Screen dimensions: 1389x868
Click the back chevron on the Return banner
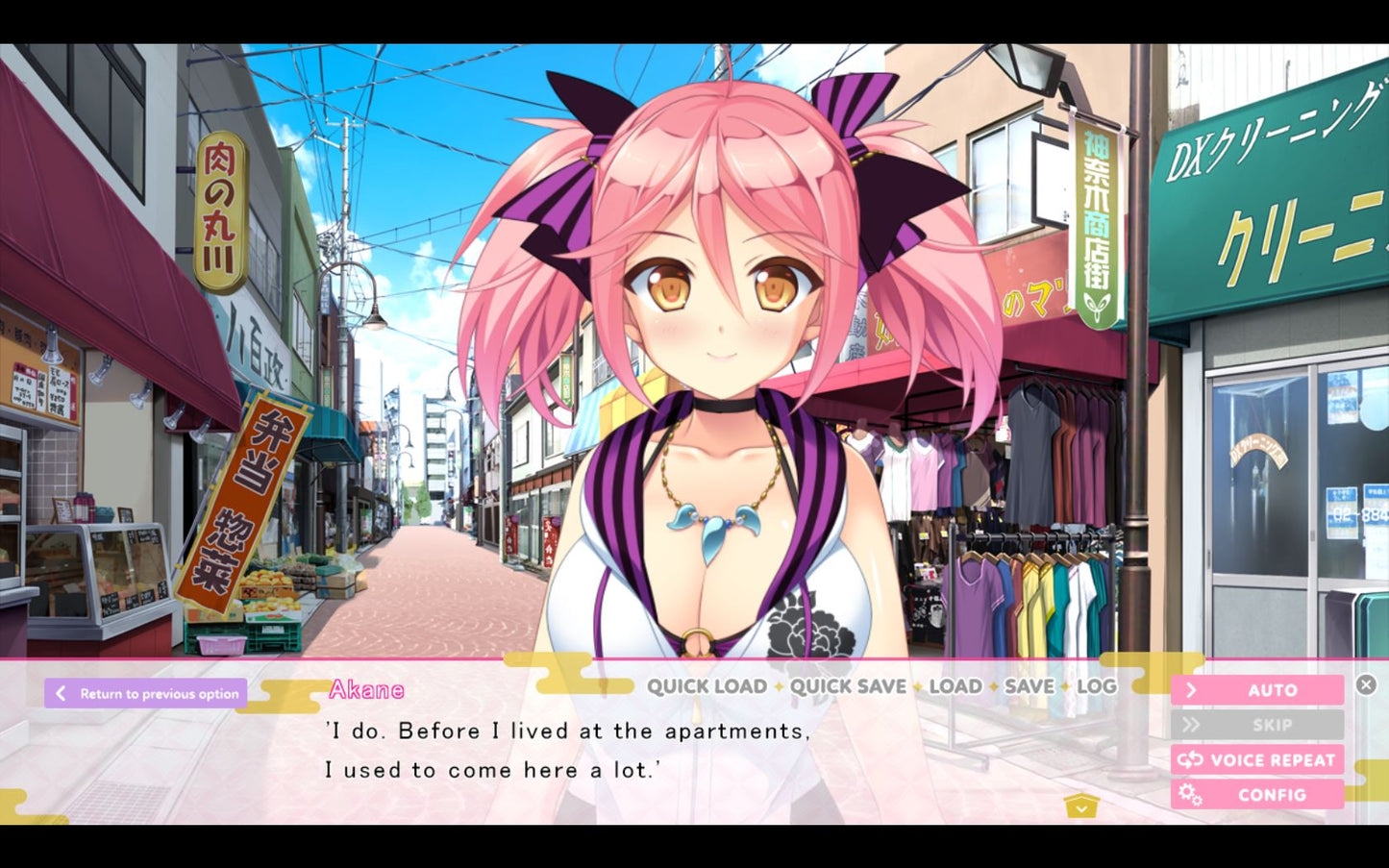[x=60, y=692]
